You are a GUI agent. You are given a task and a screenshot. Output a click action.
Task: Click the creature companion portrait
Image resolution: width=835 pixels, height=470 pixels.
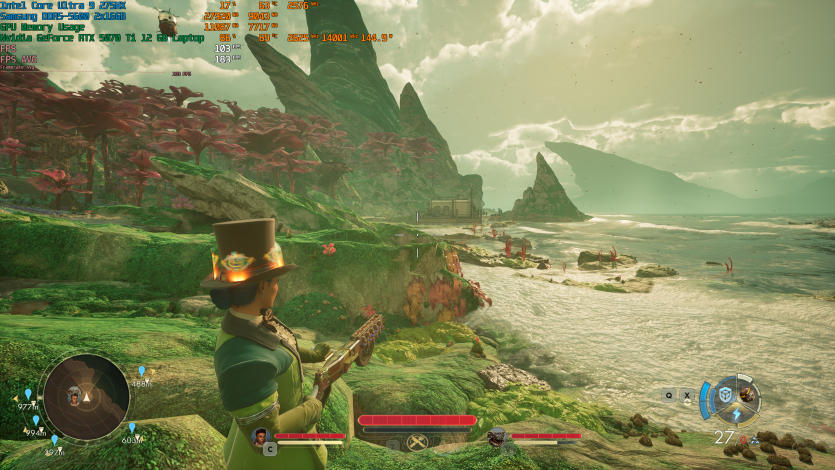497,436
